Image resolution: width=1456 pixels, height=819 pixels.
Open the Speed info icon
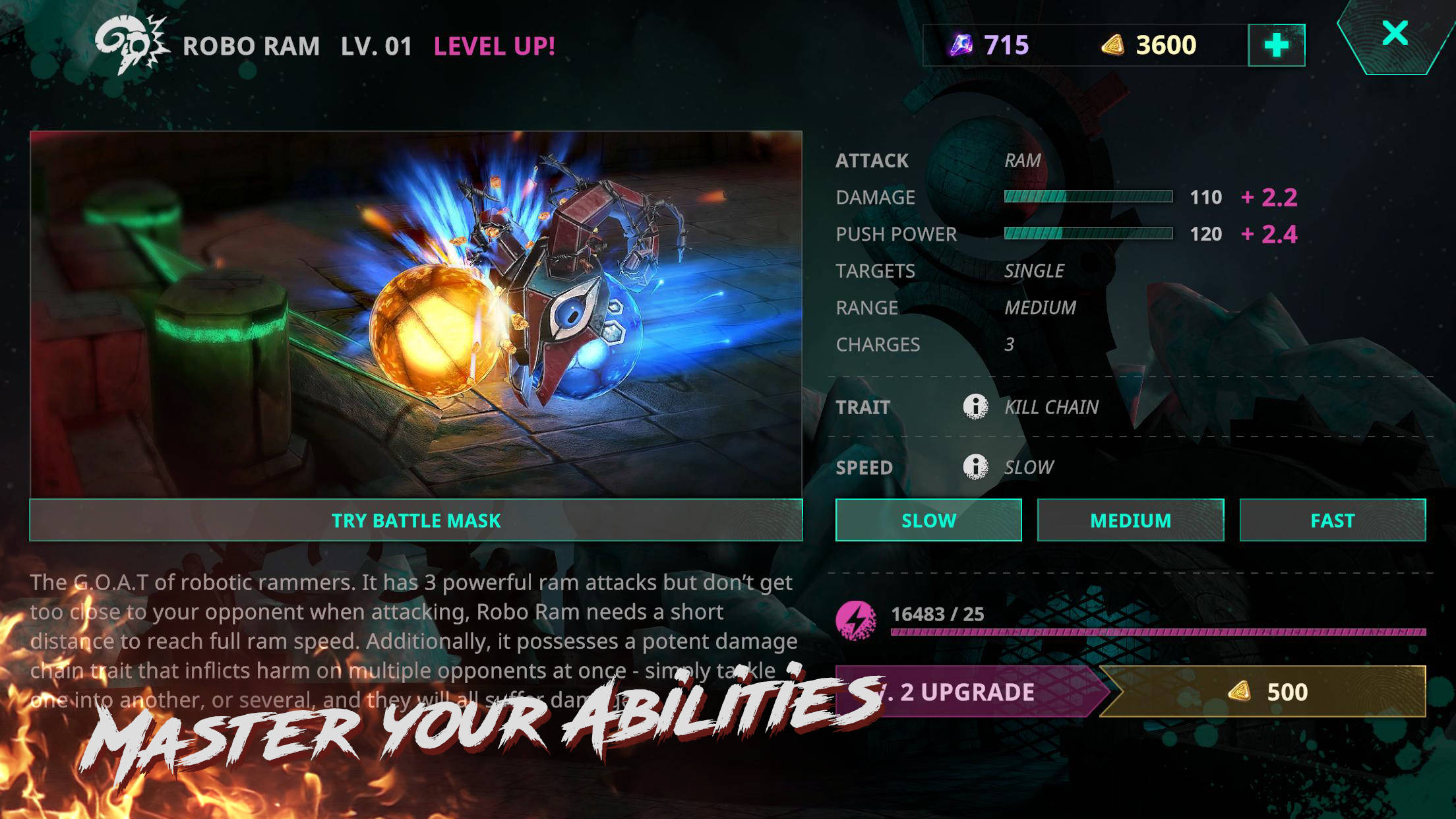(x=974, y=467)
